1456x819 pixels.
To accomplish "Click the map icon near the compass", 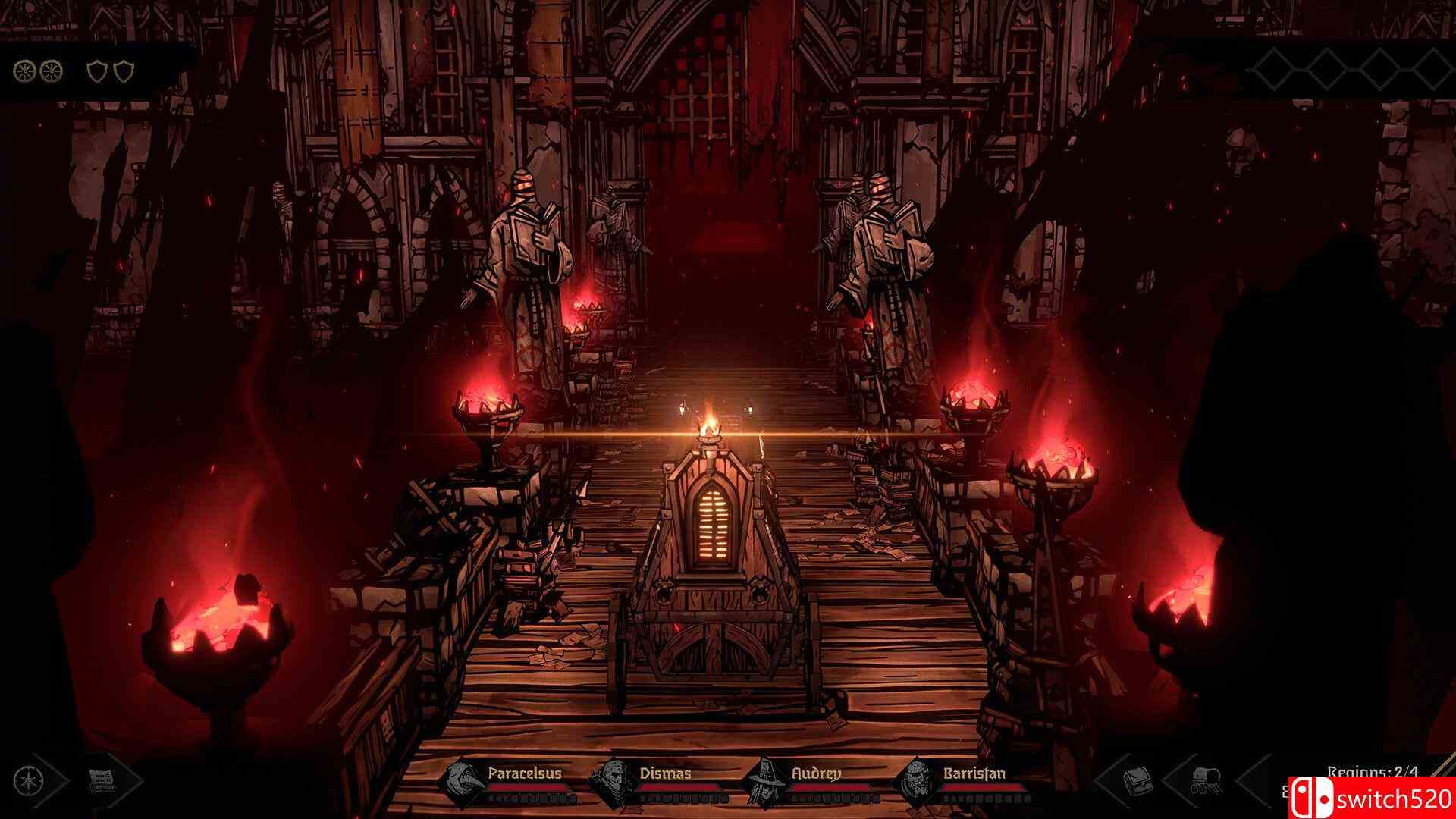I will coord(102,780).
